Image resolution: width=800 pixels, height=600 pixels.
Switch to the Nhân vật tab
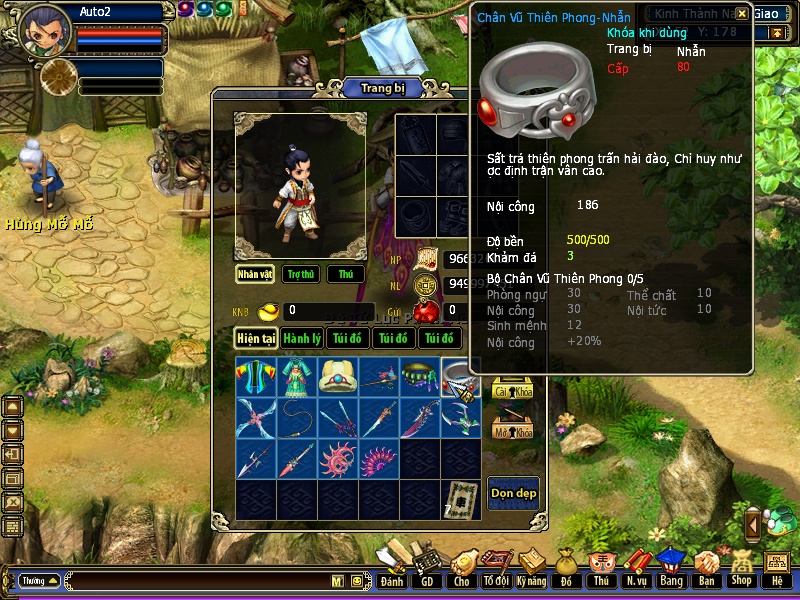pyautogui.click(x=255, y=274)
